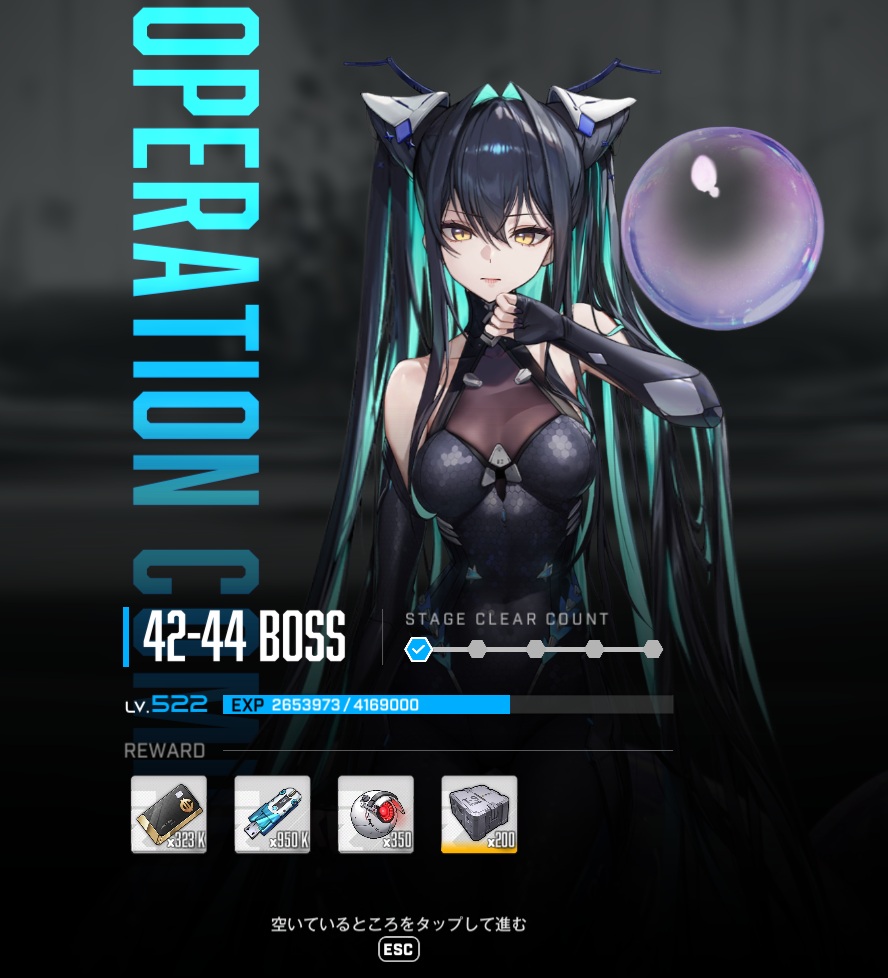The height and width of the screenshot is (978, 888).
Task: Inspect the blue USB battle data reward
Action: click(272, 814)
